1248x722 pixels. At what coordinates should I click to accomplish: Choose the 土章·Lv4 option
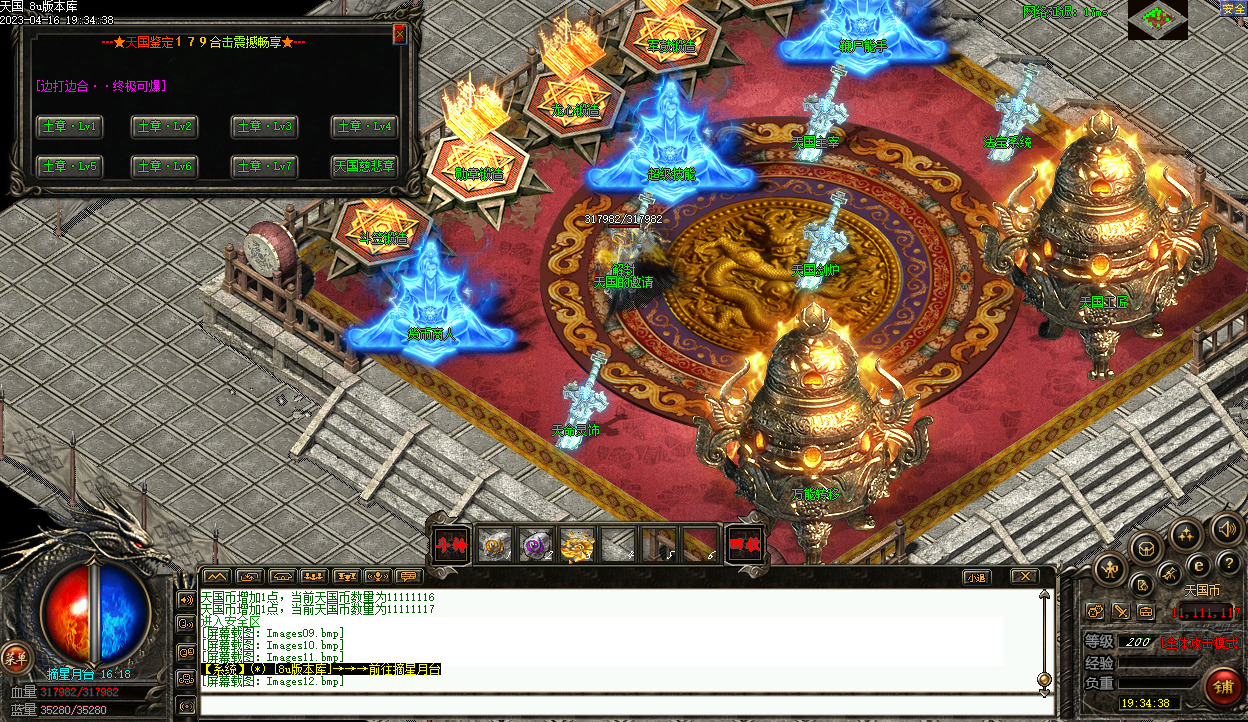tap(365, 127)
